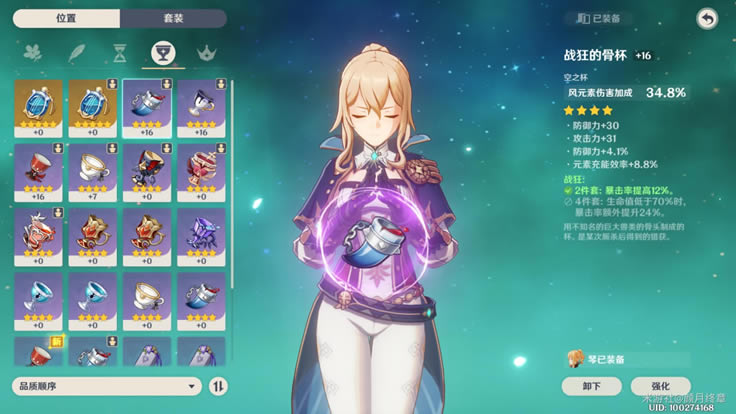The width and height of the screenshot is (736, 414).
Task: Select the flower artifact category
Action: point(32,52)
